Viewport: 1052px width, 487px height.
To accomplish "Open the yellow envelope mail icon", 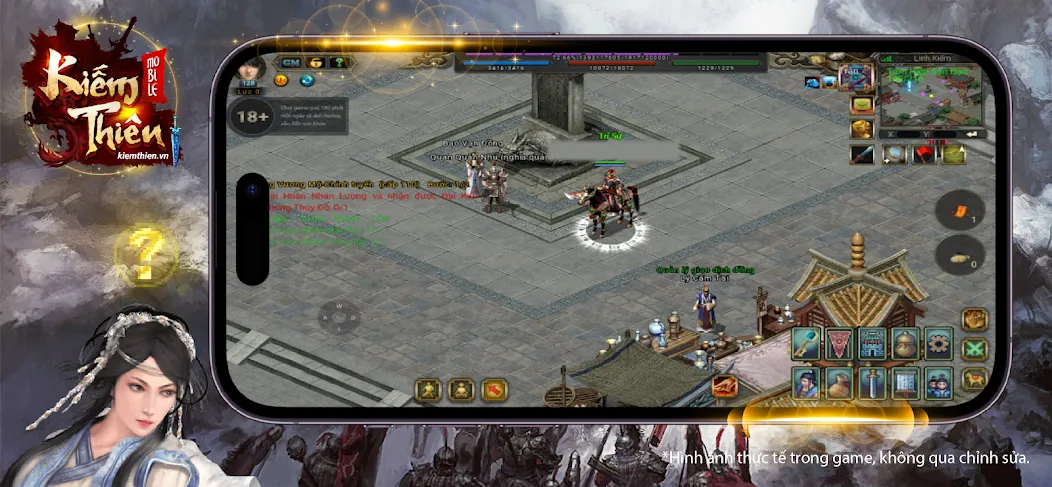I will (862, 105).
